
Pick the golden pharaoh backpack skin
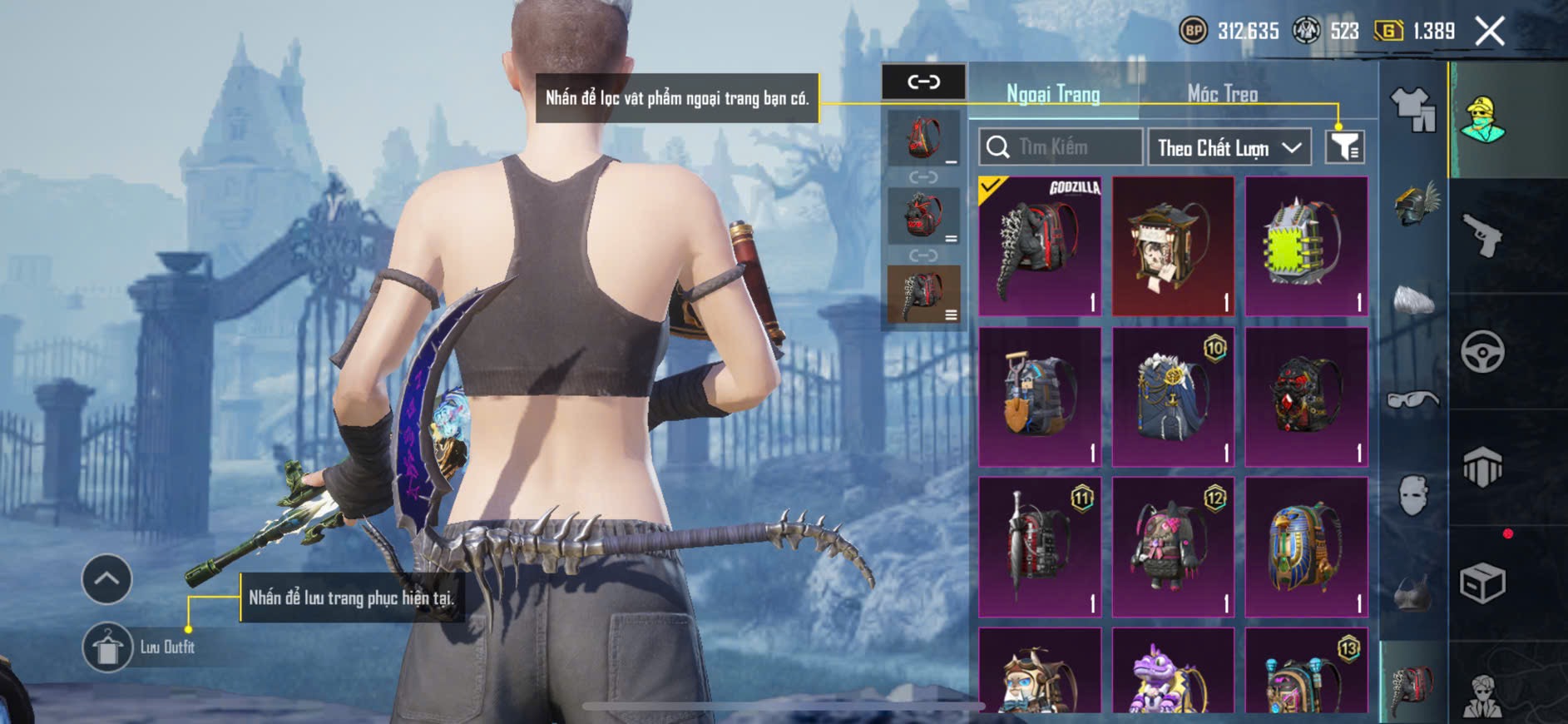coord(1306,547)
